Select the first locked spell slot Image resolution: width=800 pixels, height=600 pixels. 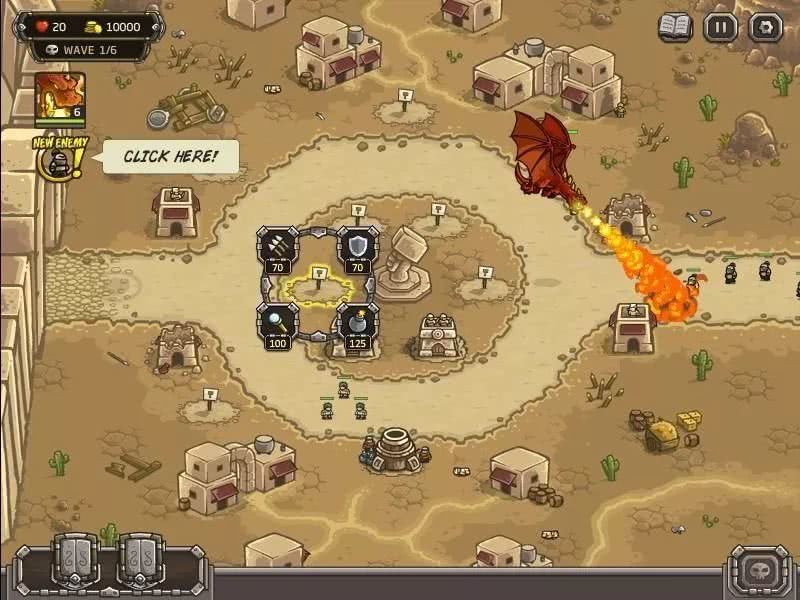[x=78, y=560]
